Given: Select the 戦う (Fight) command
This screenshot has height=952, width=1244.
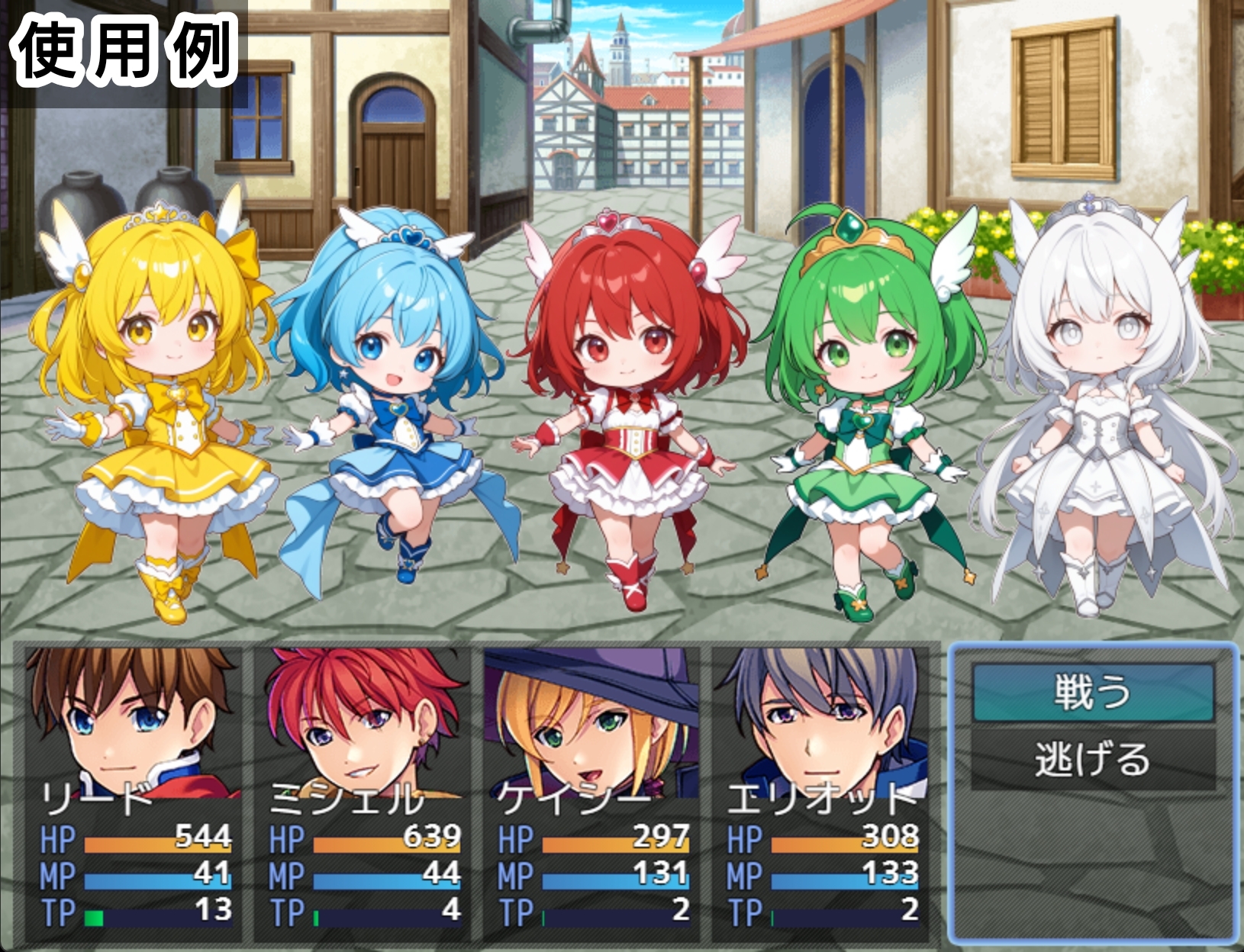Looking at the screenshot, I should pyautogui.click(x=1093, y=693).
